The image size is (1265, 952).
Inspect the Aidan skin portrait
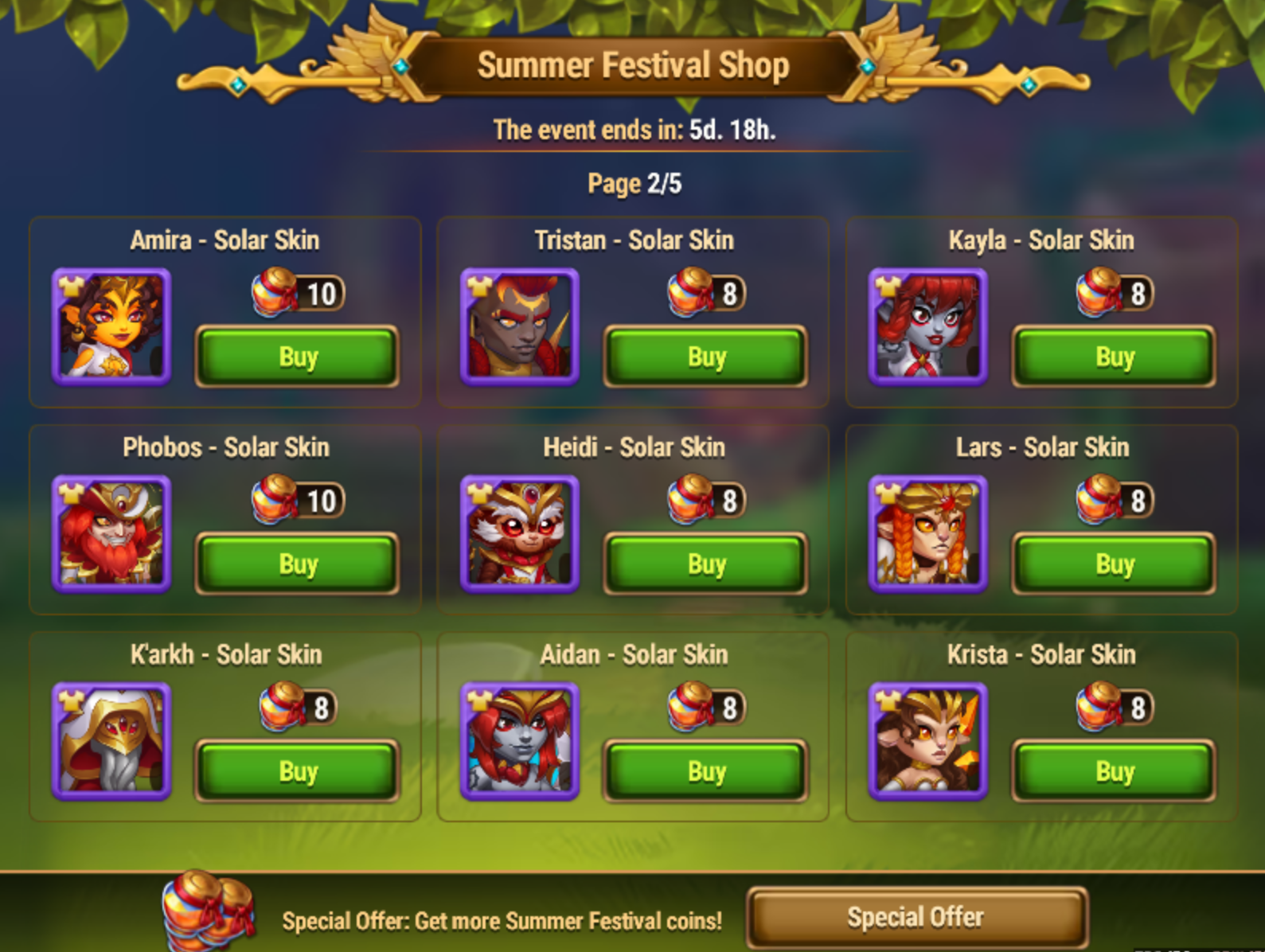(520, 740)
